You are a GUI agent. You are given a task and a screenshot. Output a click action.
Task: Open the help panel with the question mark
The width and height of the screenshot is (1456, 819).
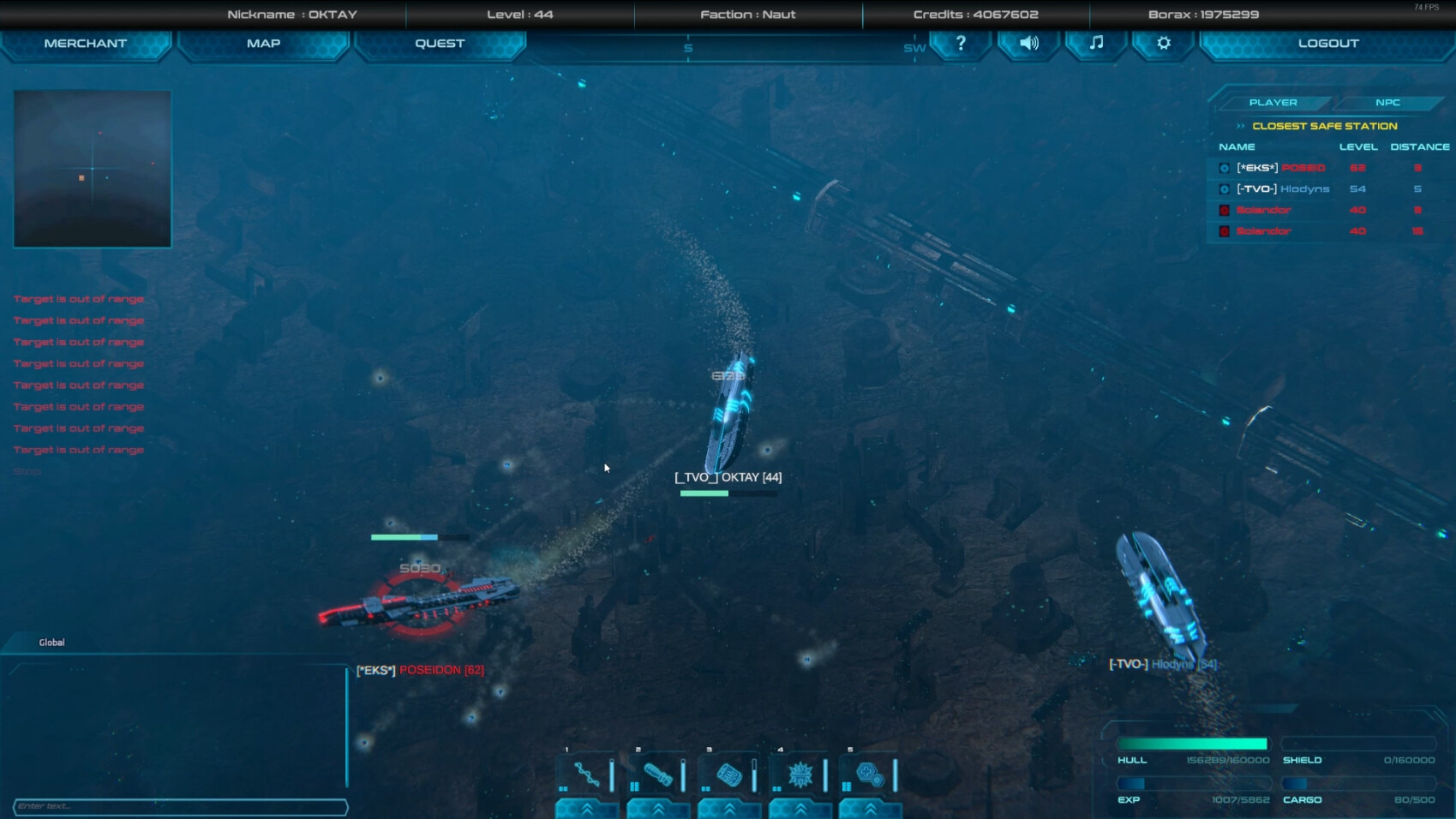pyautogui.click(x=961, y=44)
